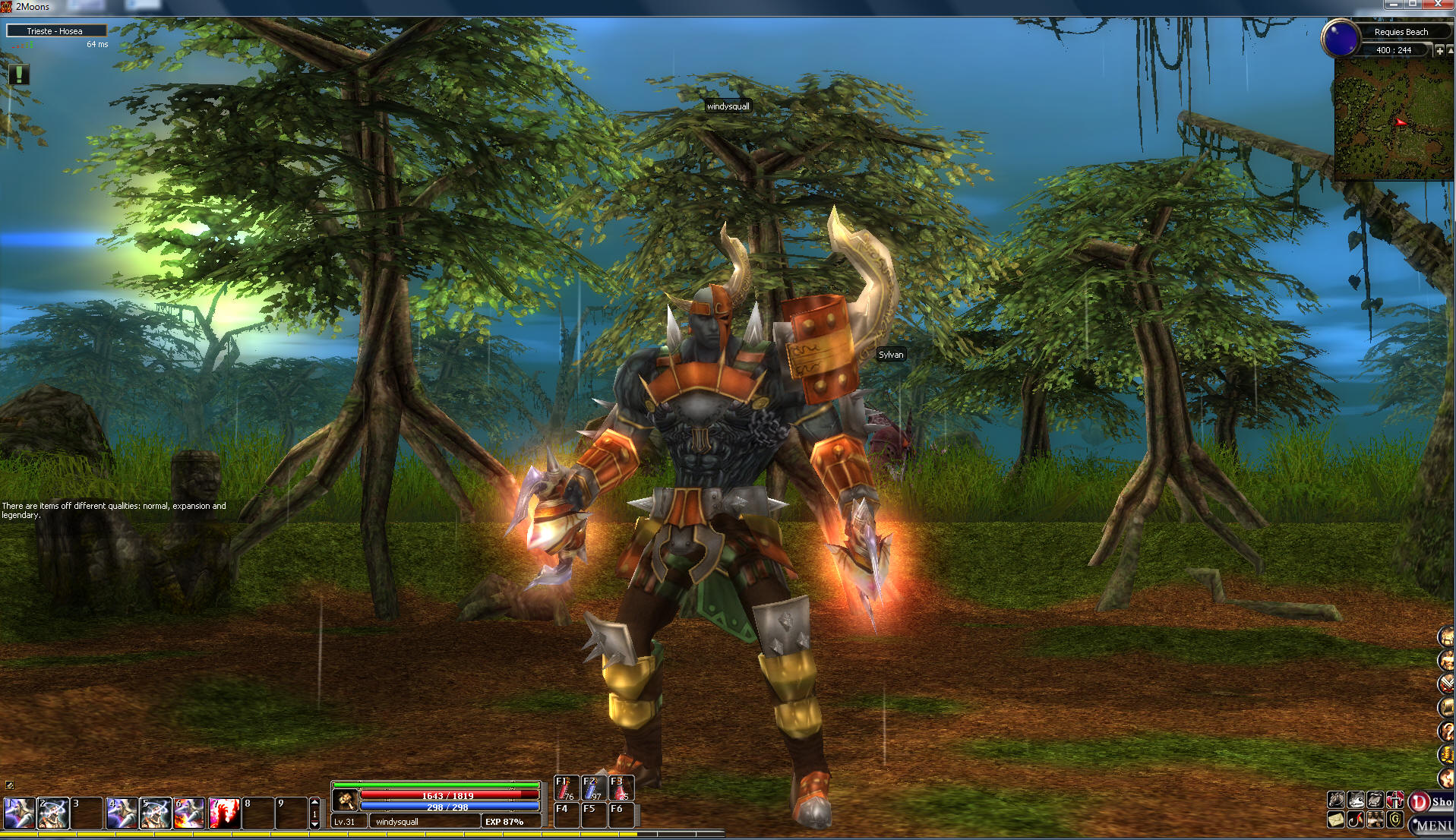Viewport: 1456px width, 840px height.
Task: Open the MENU button
Action: point(1433,825)
